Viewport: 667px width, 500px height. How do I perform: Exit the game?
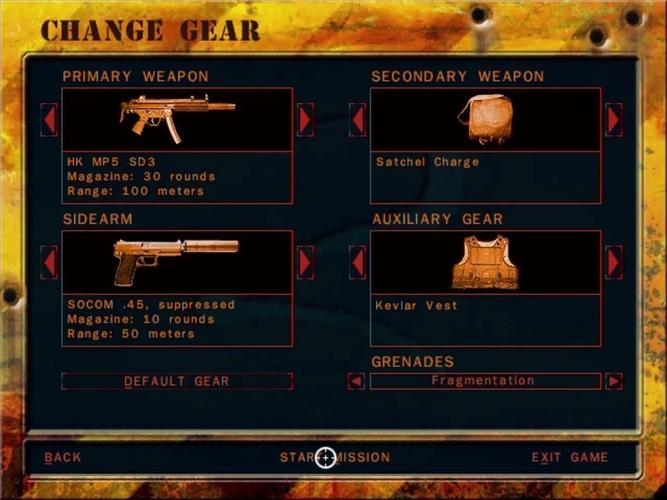569,458
